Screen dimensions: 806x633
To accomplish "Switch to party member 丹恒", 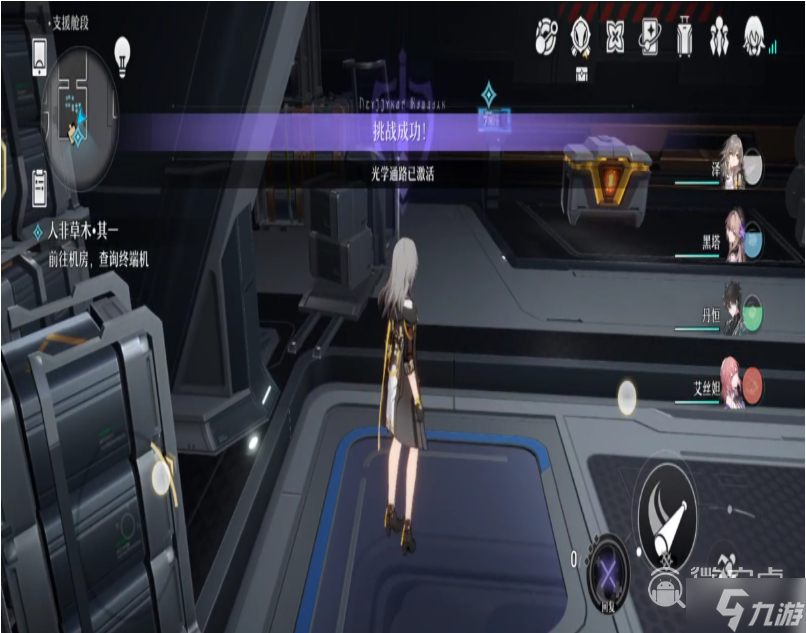I will point(737,313).
